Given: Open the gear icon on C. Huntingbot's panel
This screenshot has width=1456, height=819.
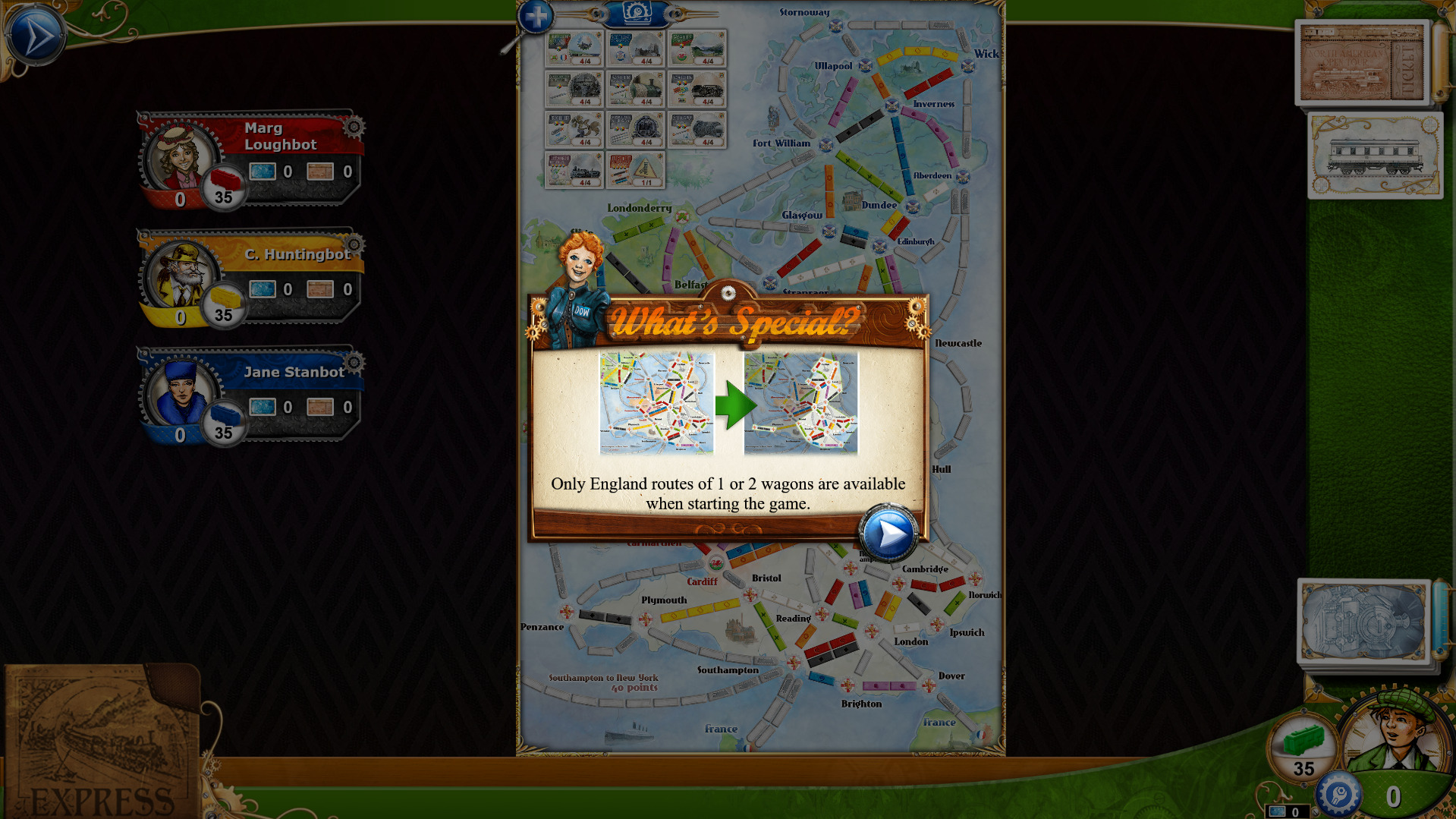Looking at the screenshot, I should coord(354,245).
